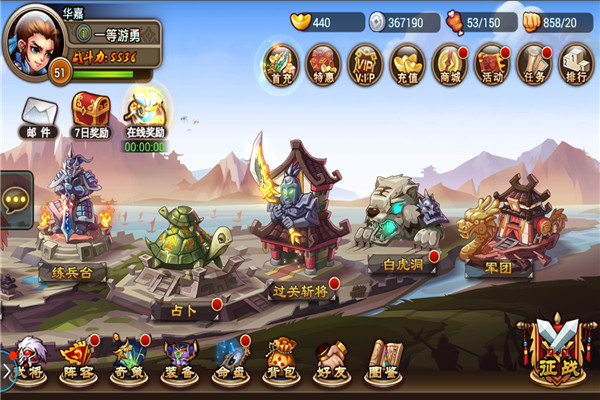
Task: Open the 邮件 mail envelope
Action: (39, 114)
